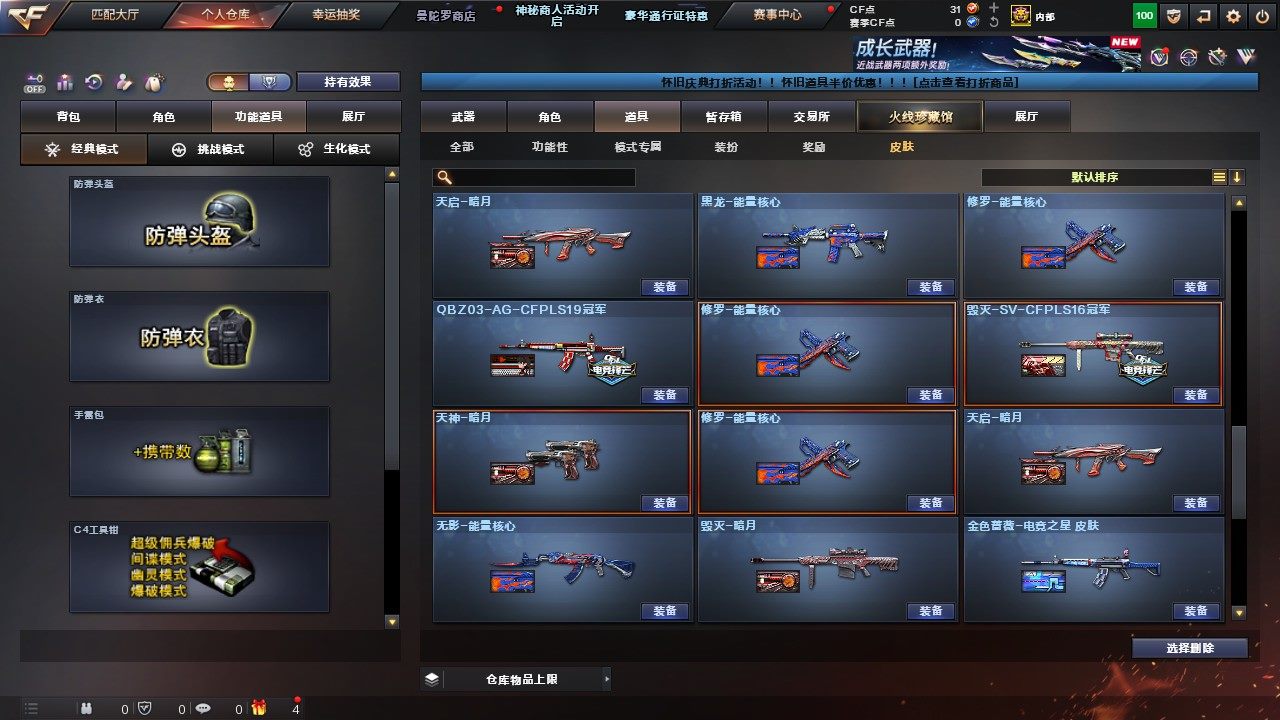Choose the 防弹衣 body armor item
This screenshot has width=1280, height=720.
pyautogui.click(x=199, y=336)
